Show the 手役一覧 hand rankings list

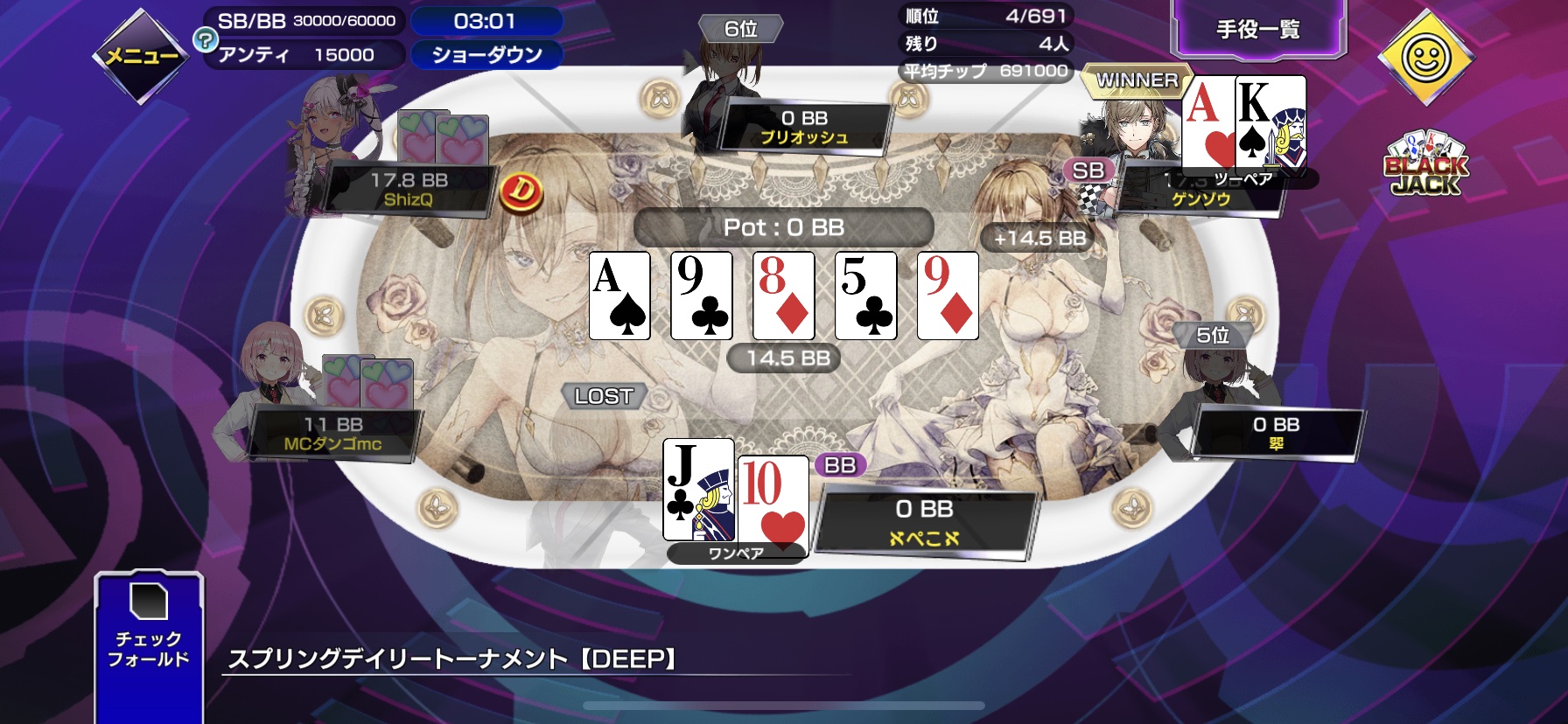pyautogui.click(x=1257, y=30)
